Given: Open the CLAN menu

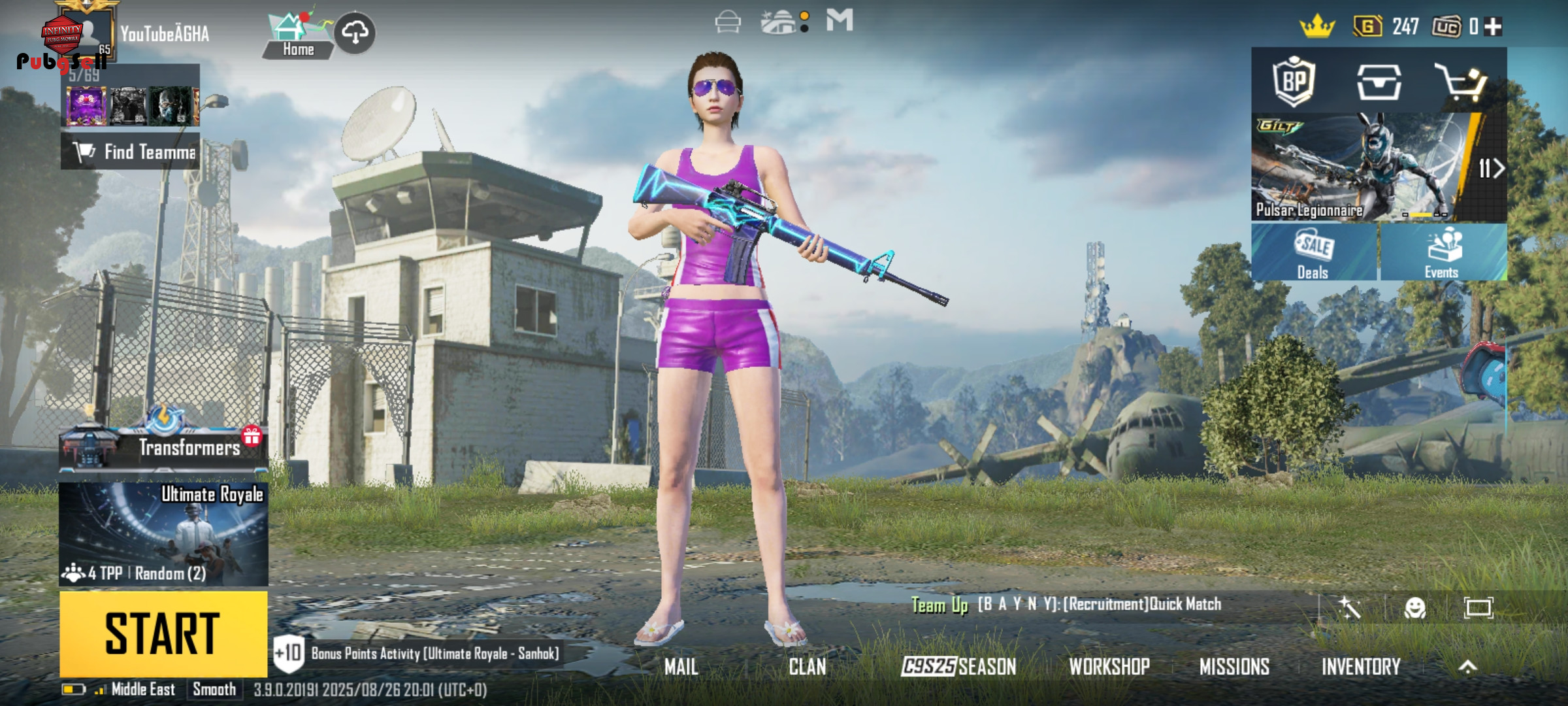Looking at the screenshot, I should click(x=807, y=667).
